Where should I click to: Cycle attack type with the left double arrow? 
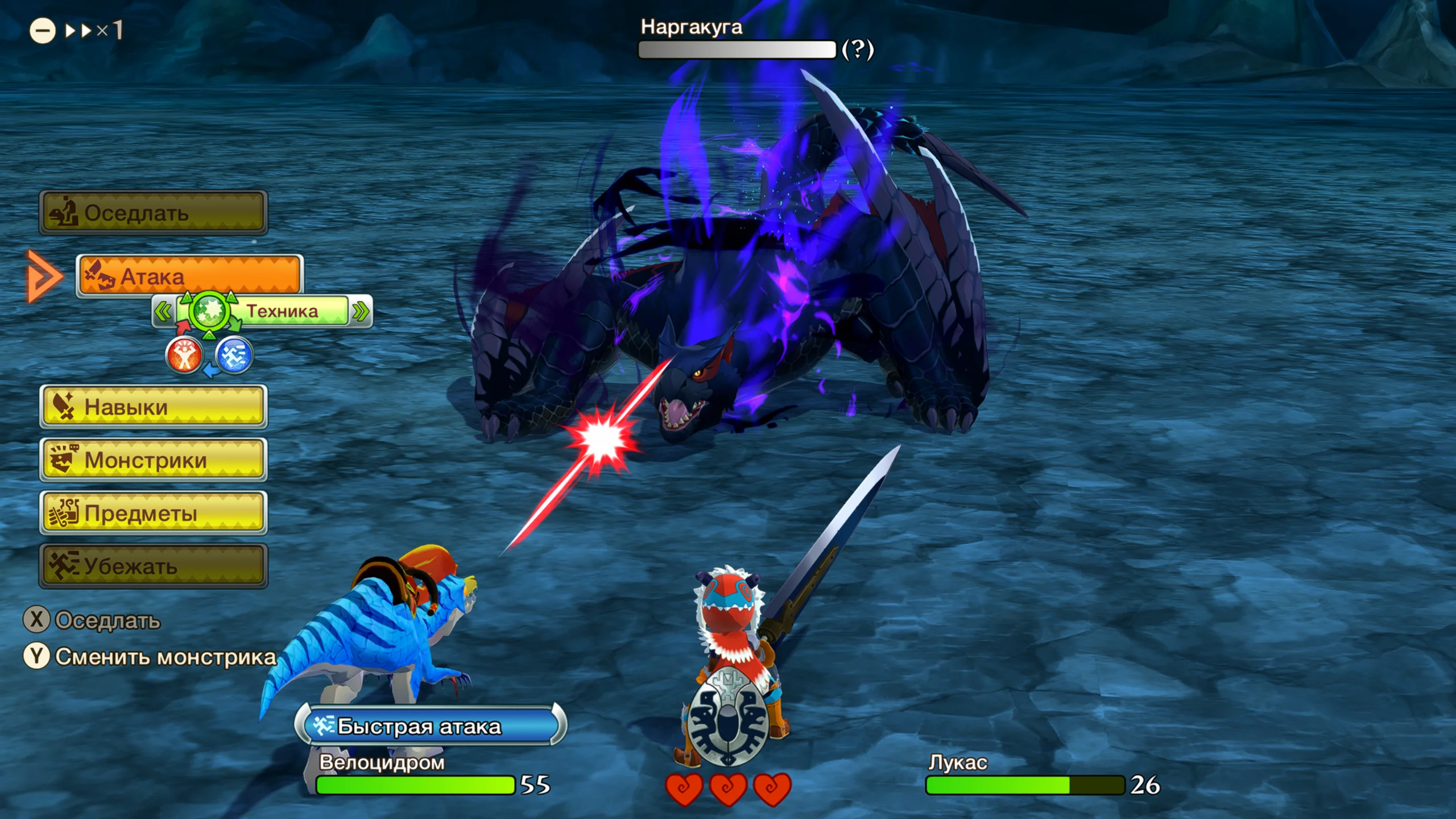coord(163,311)
